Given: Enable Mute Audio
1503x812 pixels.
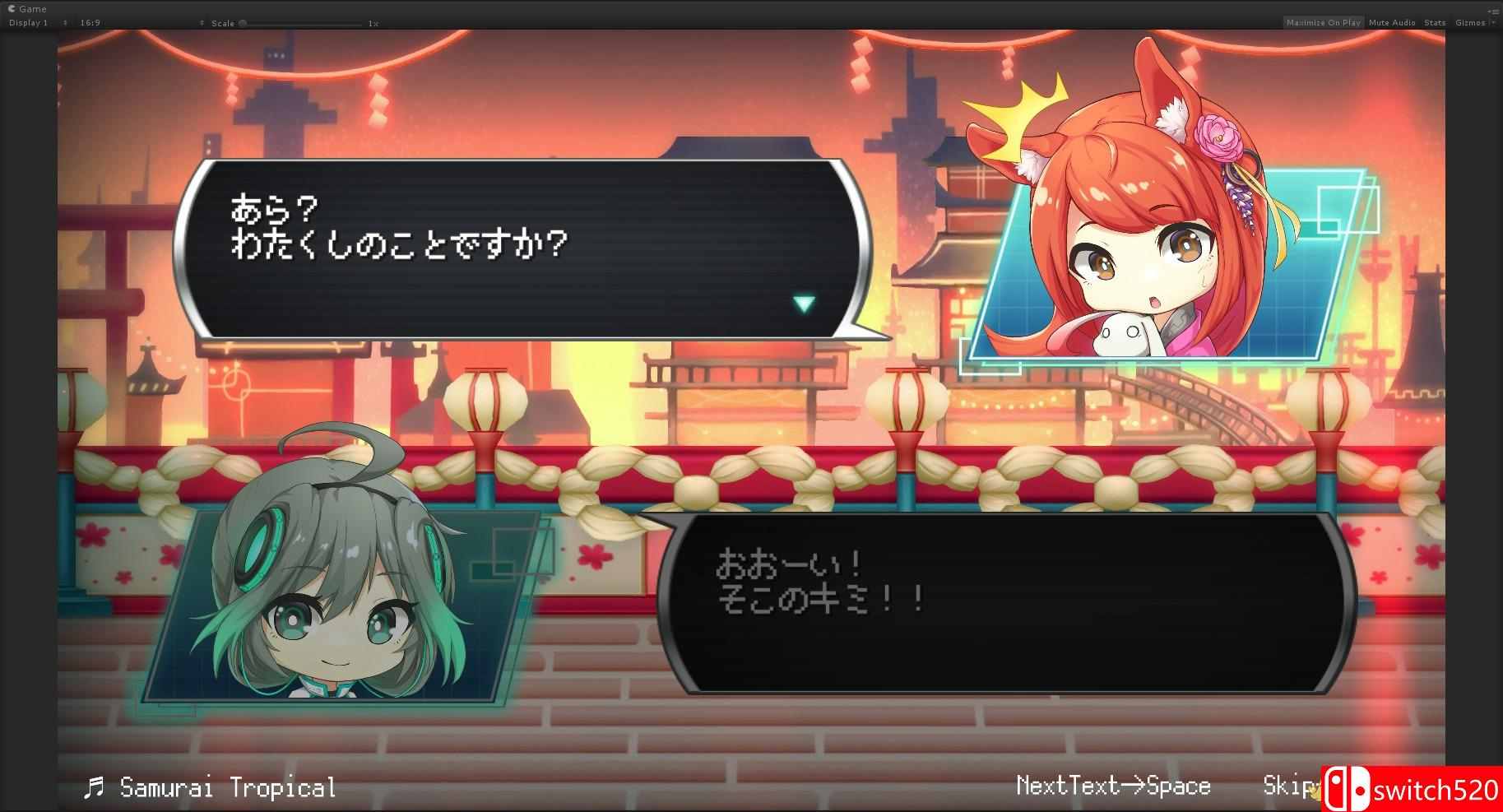Looking at the screenshot, I should pyautogui.click(x=1392, y=22).
